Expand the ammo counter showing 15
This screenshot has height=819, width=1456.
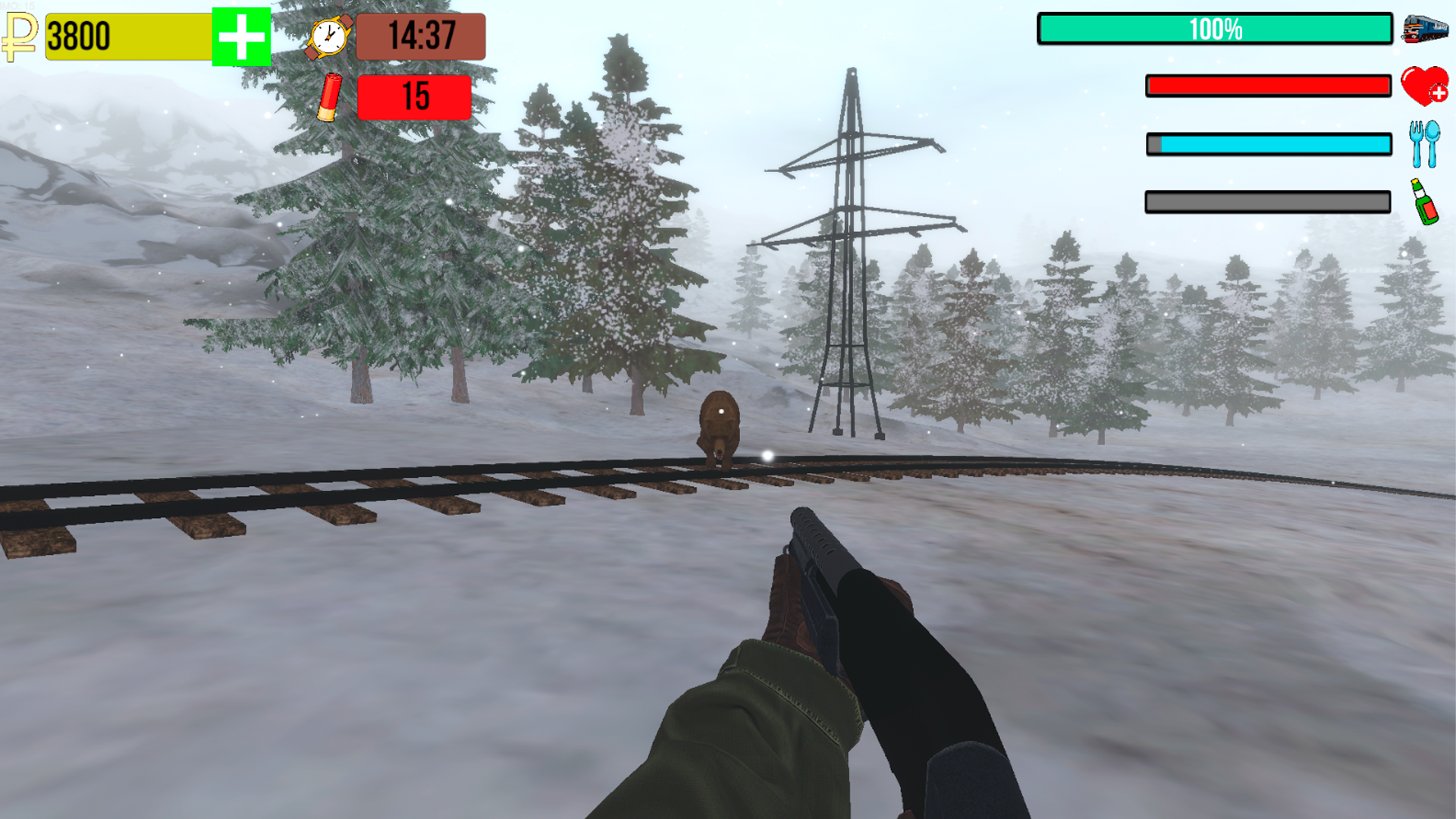pyautogui.click(x=413, y=99)
